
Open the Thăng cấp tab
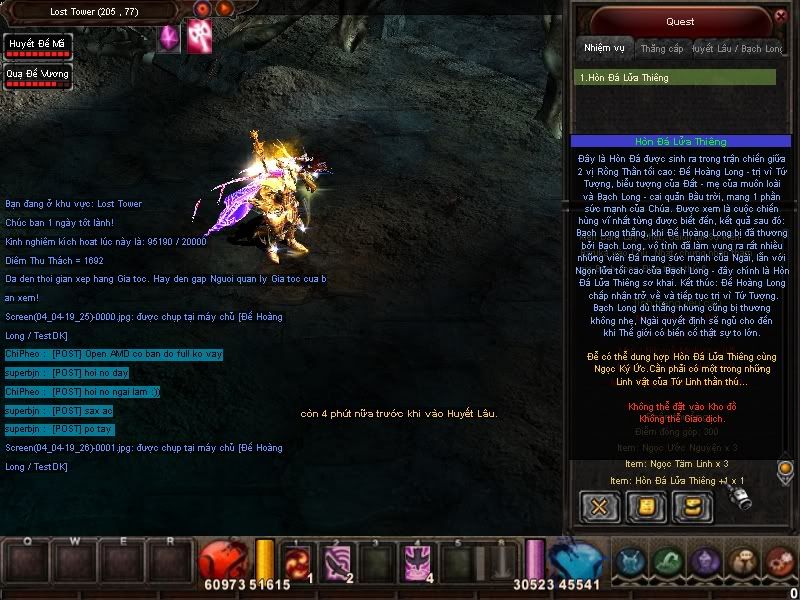(661, 48)
